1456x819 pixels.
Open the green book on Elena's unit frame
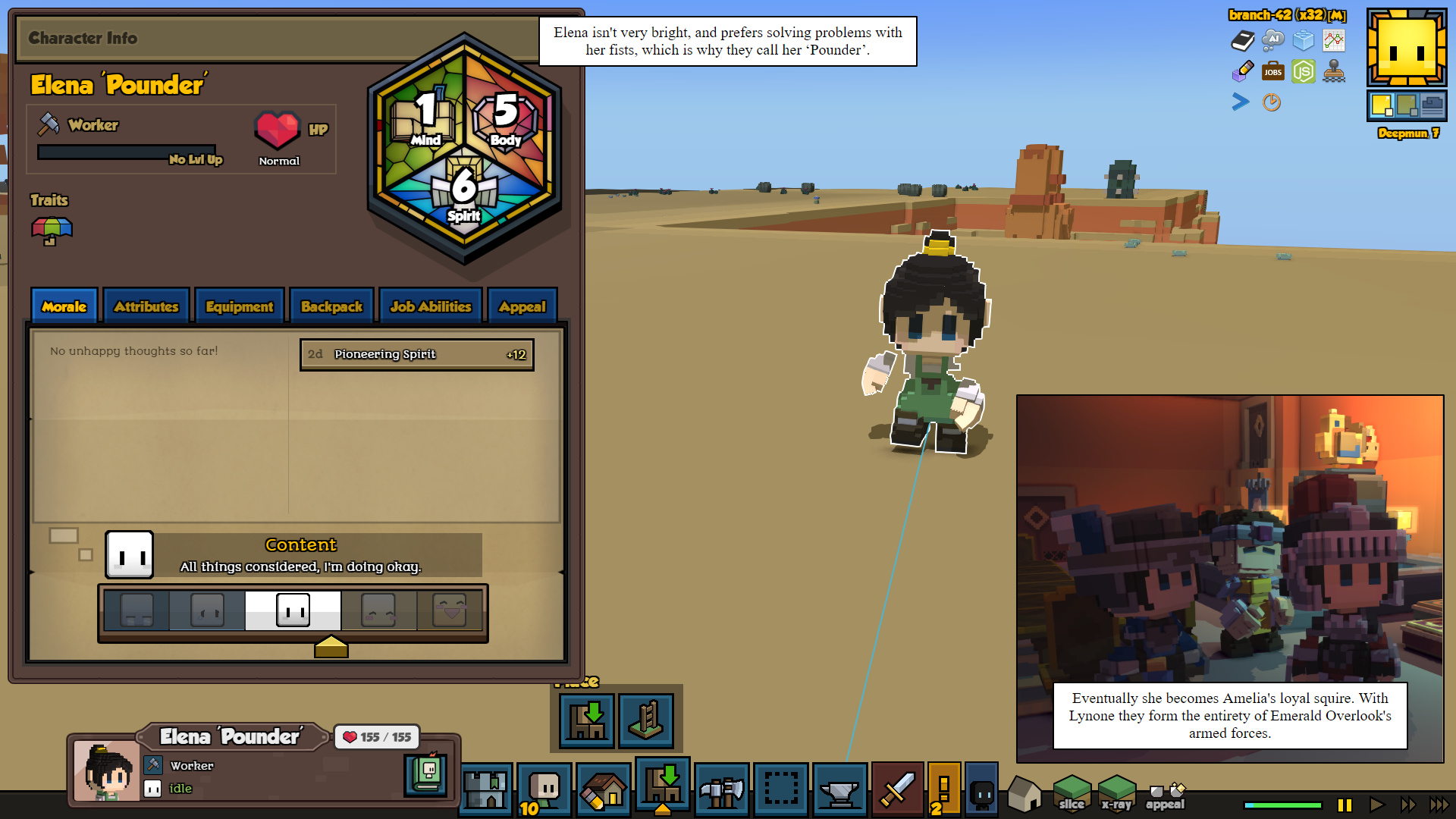click(426, 774)
